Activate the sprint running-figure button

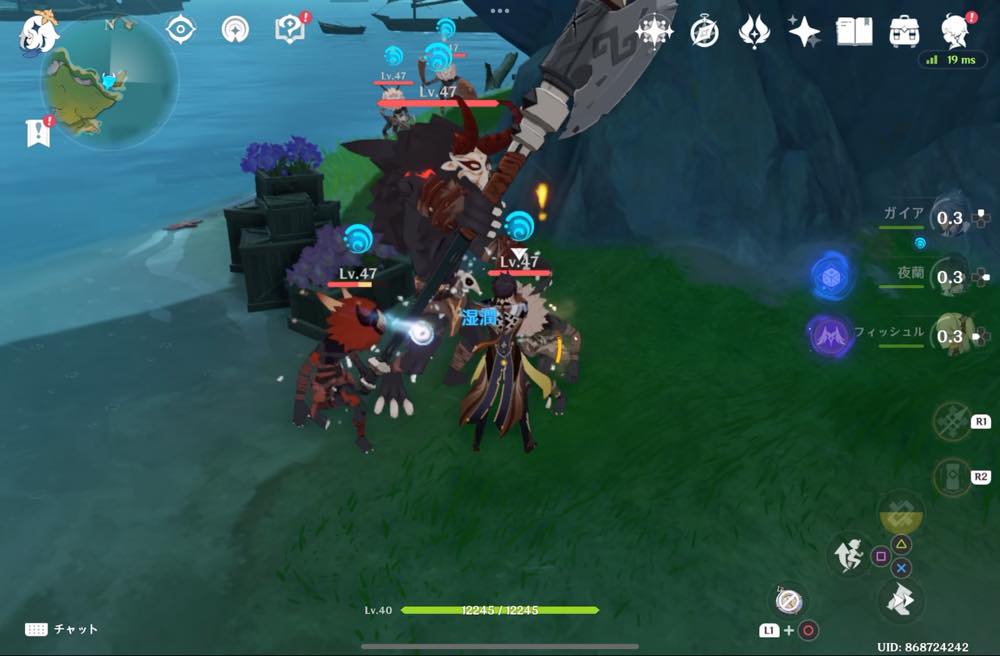(x=848, y=553)
